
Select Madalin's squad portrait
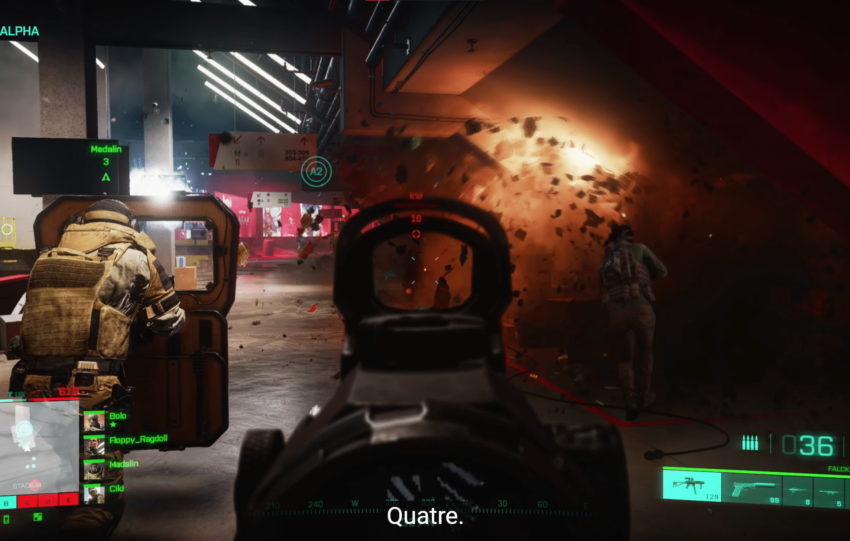click(x=94, y=468)
